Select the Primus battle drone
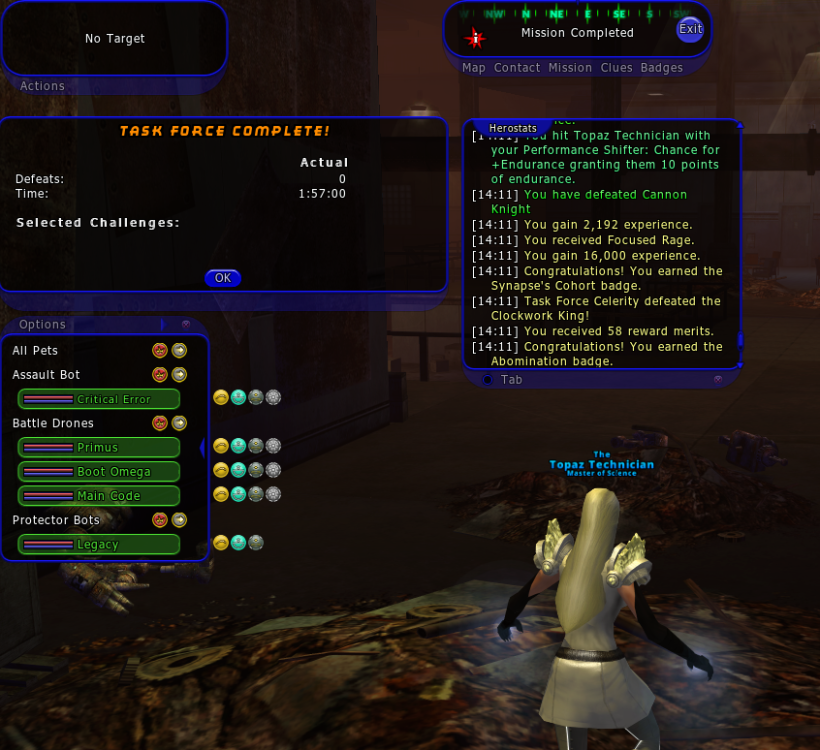The height and width of the screenshot is (750, 820). tap(98, 447)
